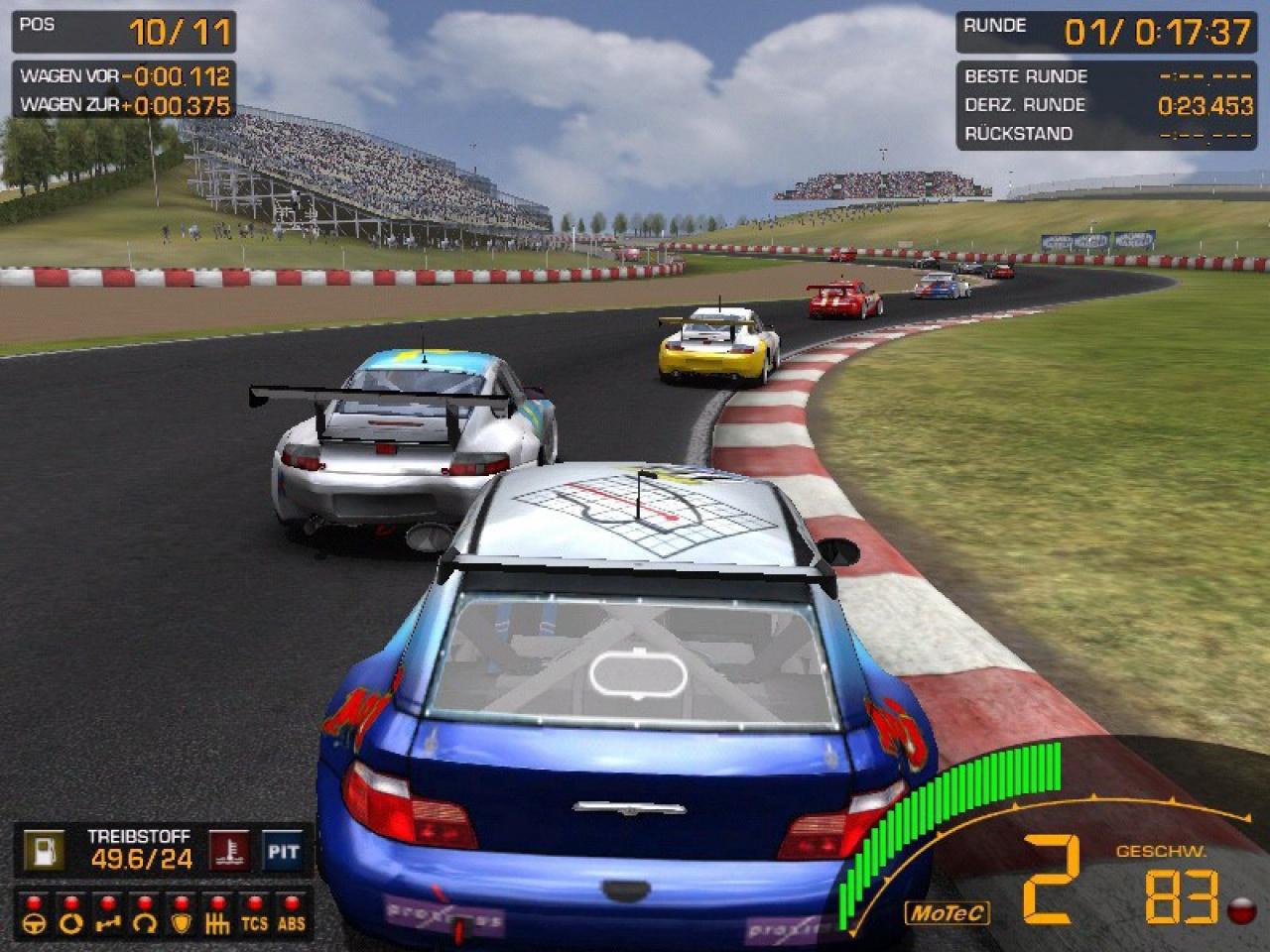Click the MoTeC logo on the dash
Screen dimensions: 1270x952
pyautogui.click(x=947, y=911)
